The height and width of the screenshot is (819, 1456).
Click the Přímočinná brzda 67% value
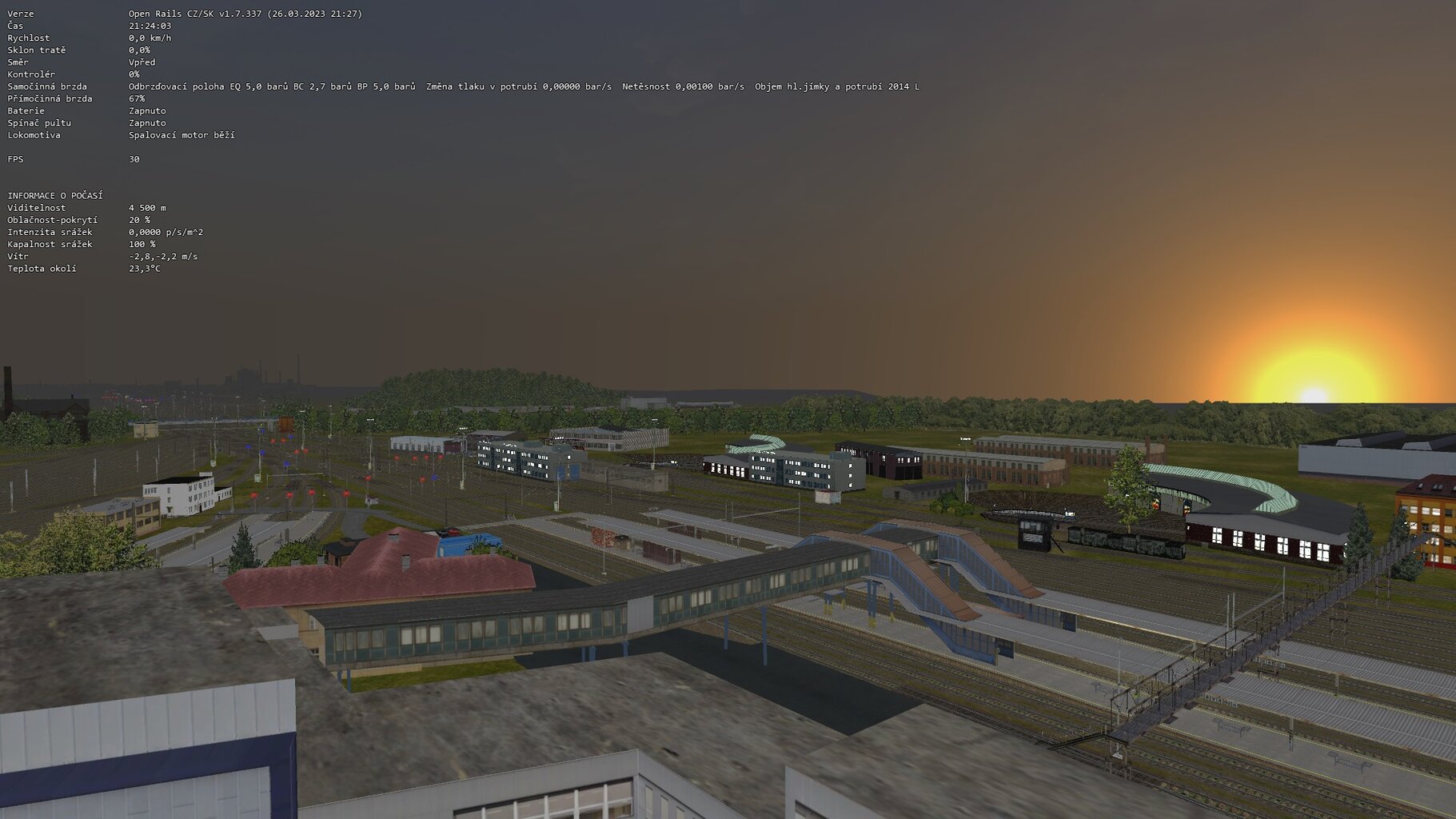(136, 98)
